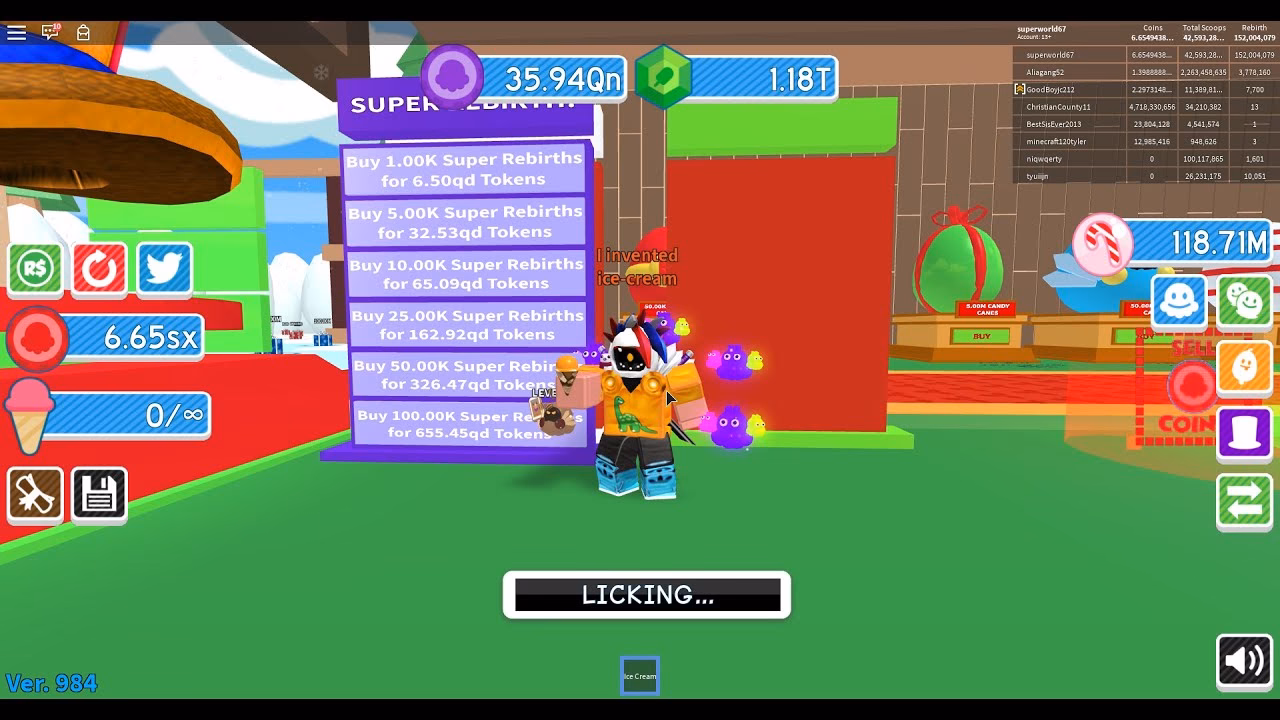Open Twitter codes with bird icon

[x=163, y=269]
